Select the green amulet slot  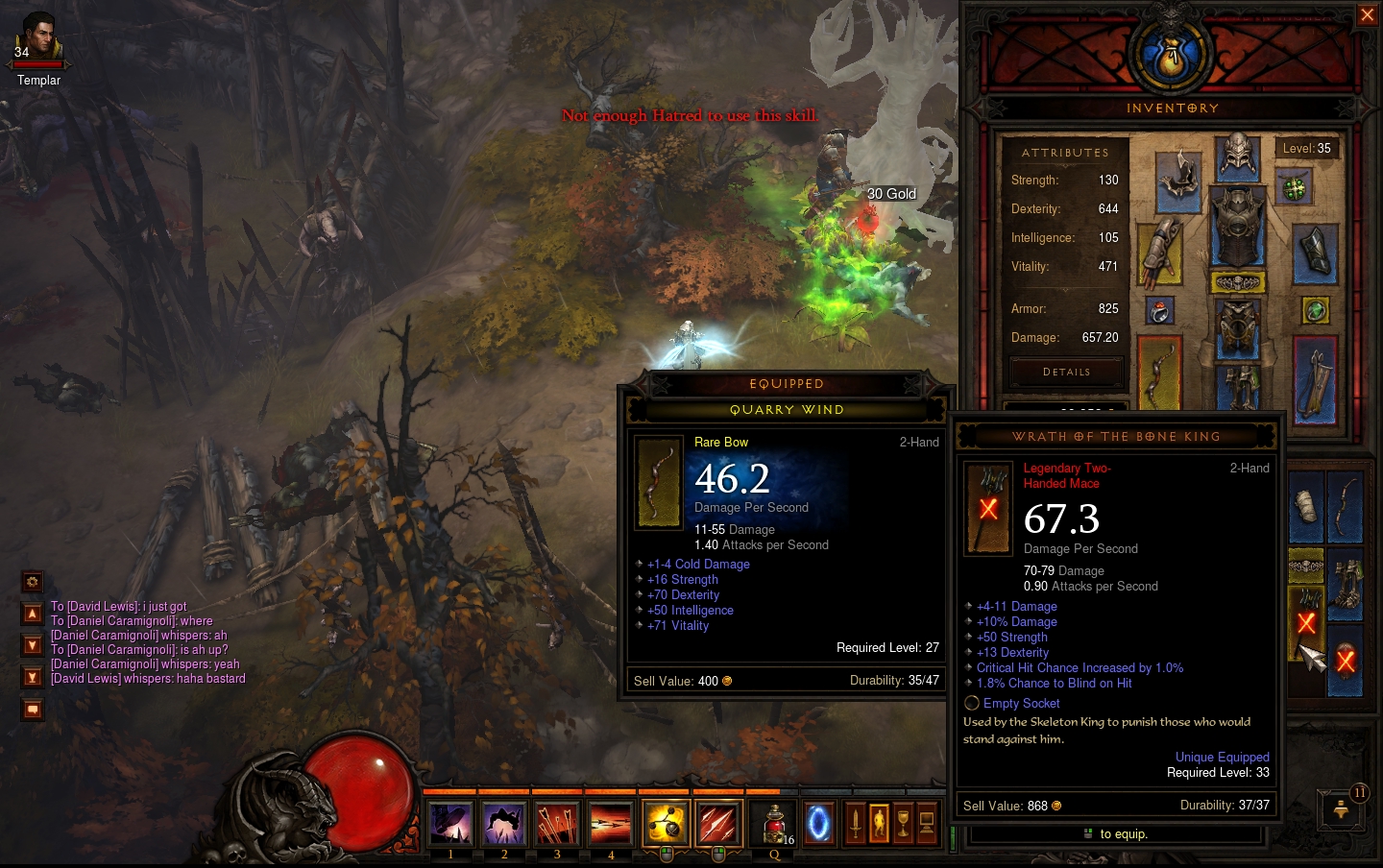pyautogui.click(x=1295, y=188)
